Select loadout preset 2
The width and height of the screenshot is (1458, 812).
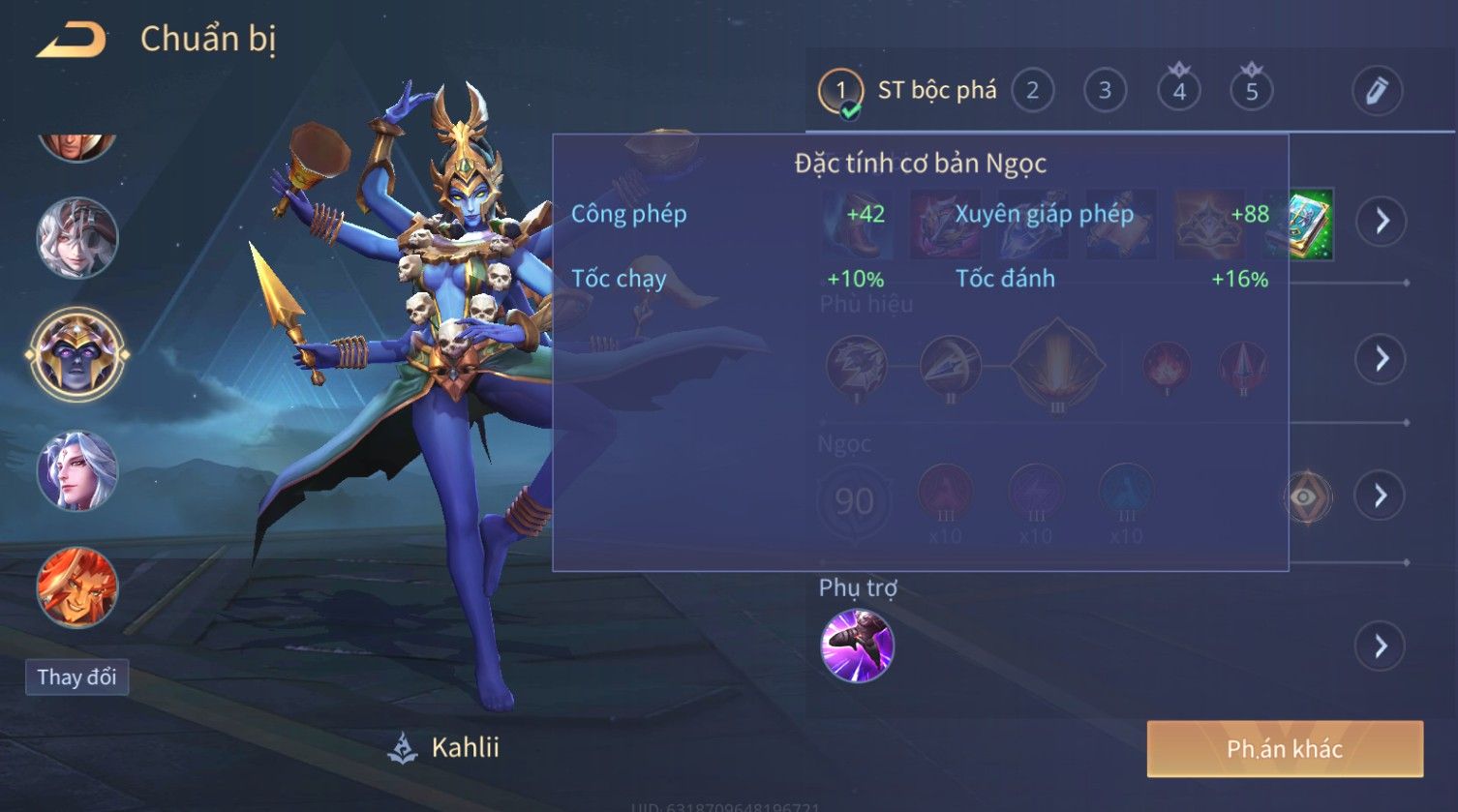[x=1032, y=91]
